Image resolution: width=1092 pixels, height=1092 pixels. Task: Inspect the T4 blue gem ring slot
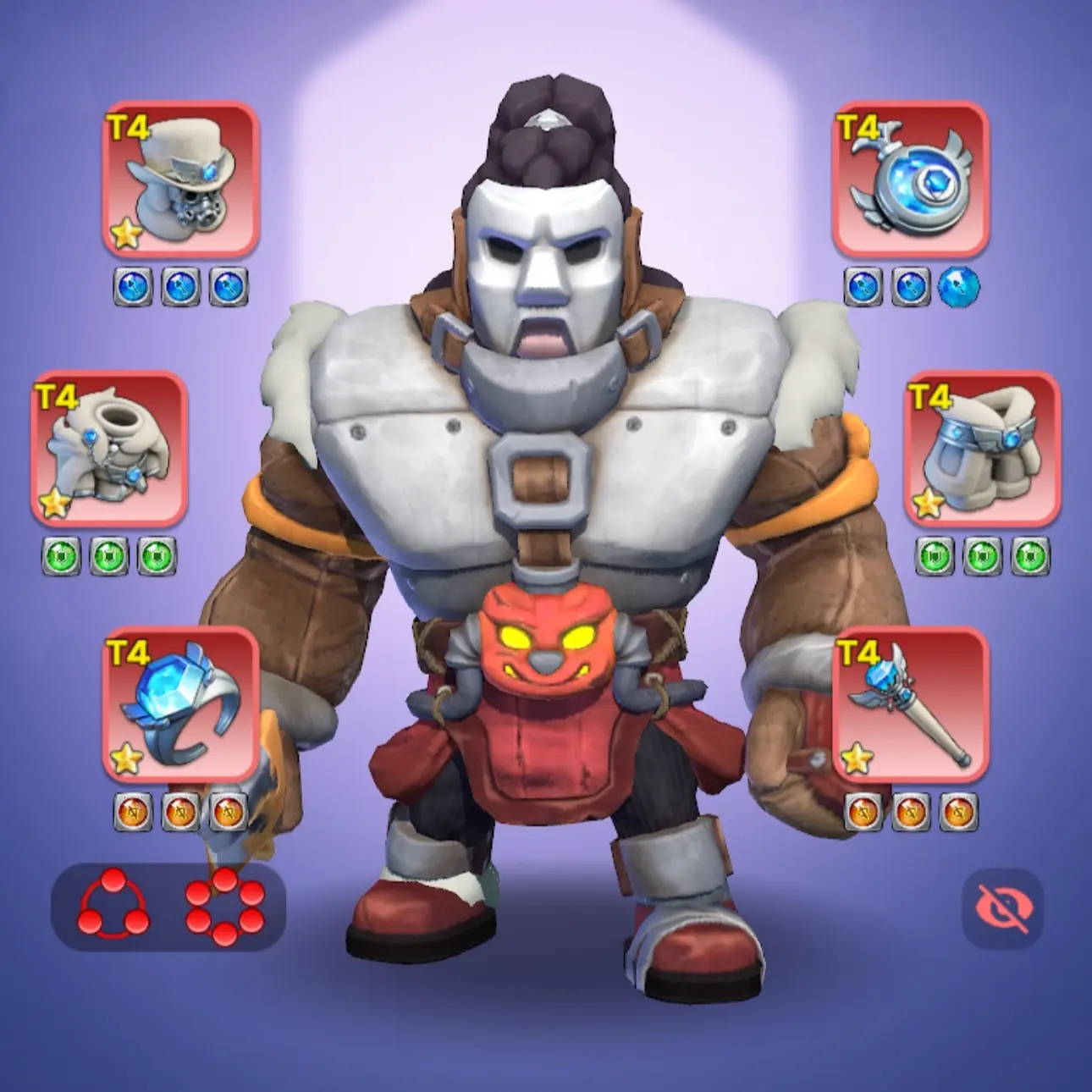(x=180, y=704)
